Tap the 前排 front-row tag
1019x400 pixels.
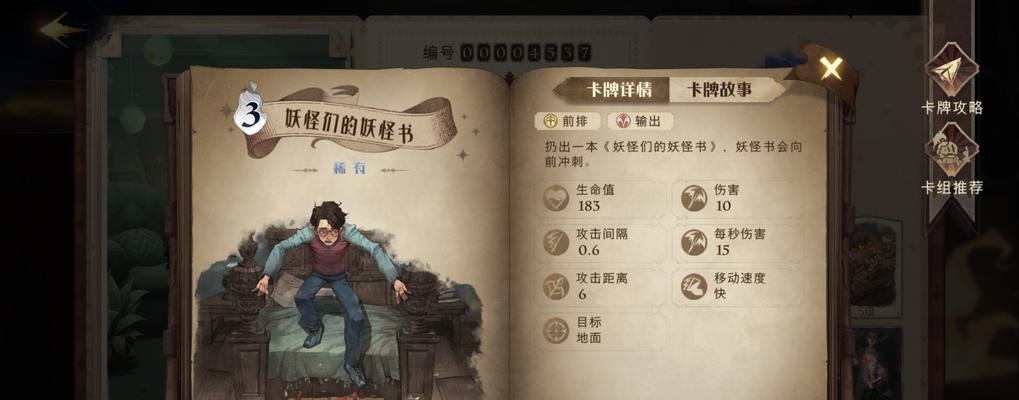pyautogui.click(x=567, y=121)
